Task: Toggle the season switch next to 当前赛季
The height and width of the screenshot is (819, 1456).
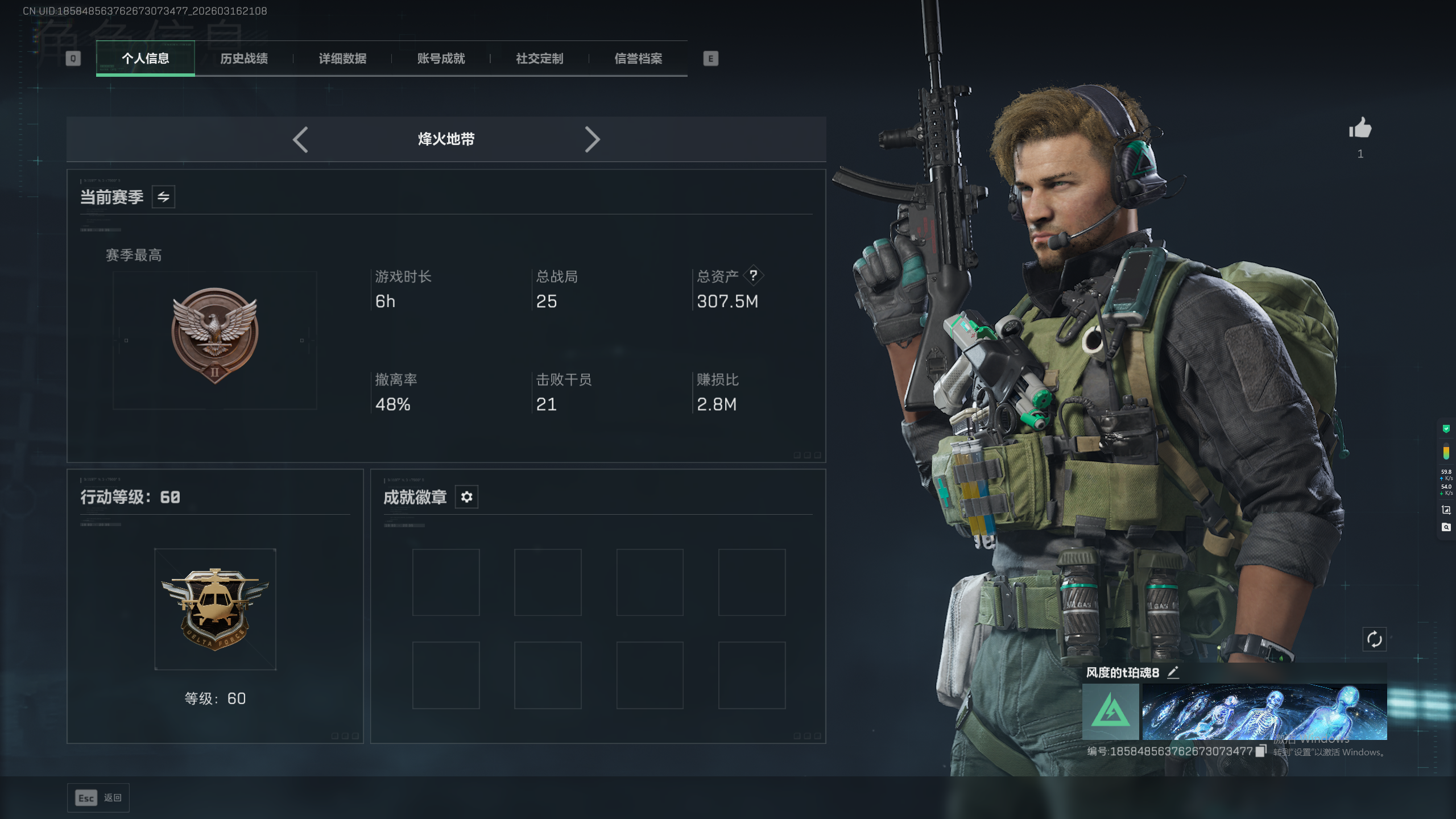Action: (x=163, y=197)
